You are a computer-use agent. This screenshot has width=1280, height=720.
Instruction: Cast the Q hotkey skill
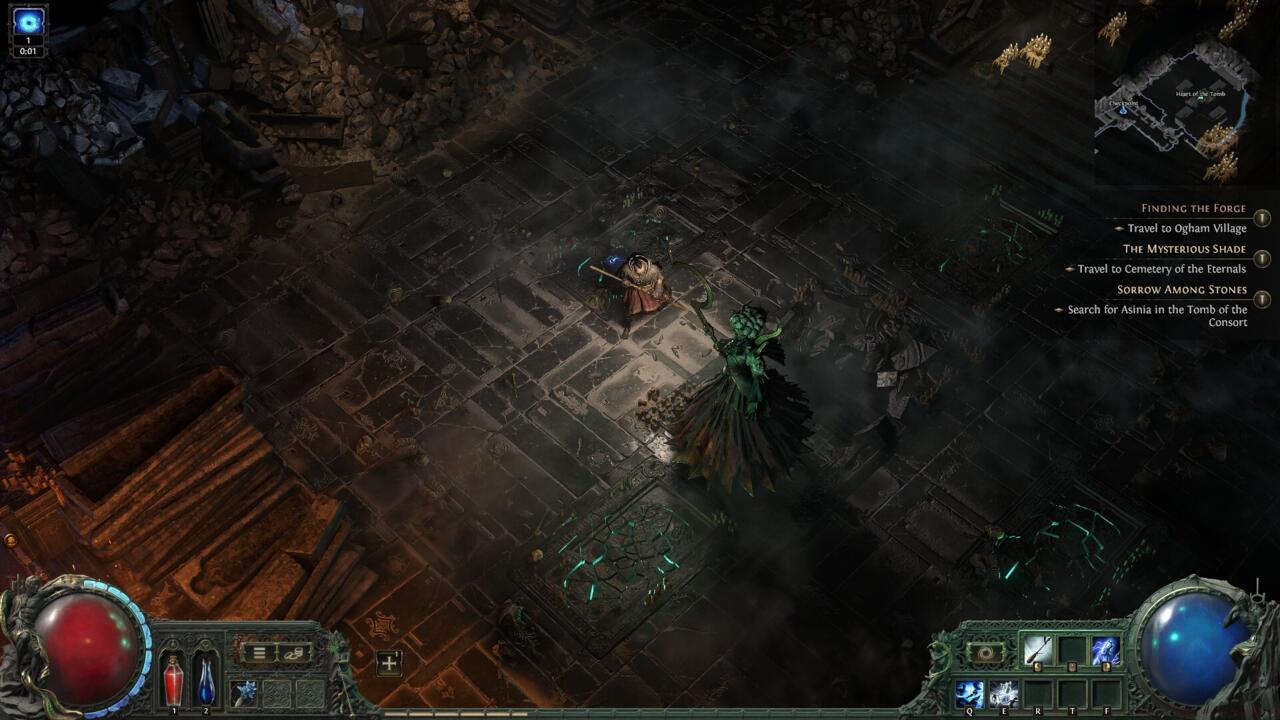969,691
